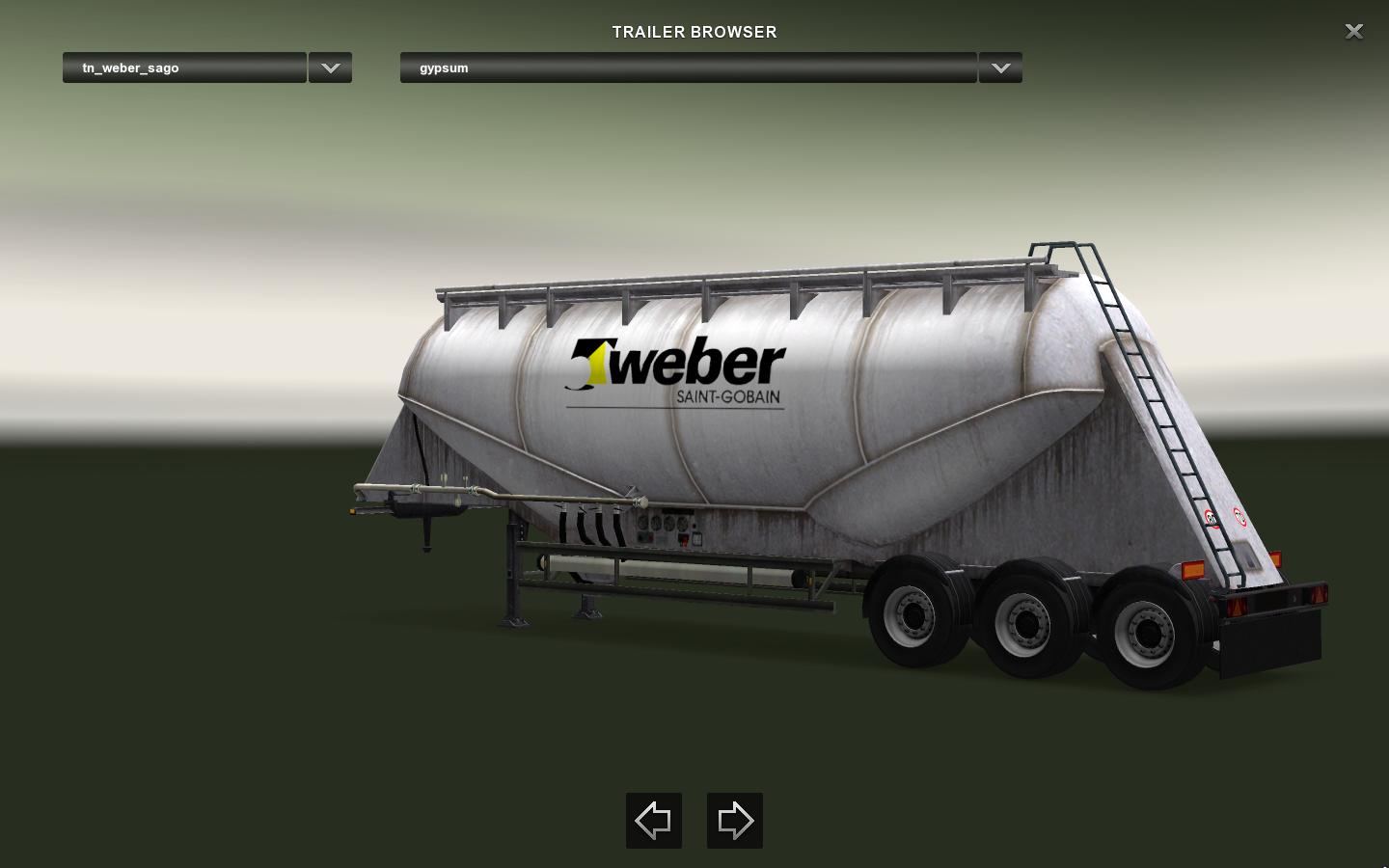Close the Trailer Browser window
The height and width of the screenshot is (868, 1389).
click(x=1353, y=32)
